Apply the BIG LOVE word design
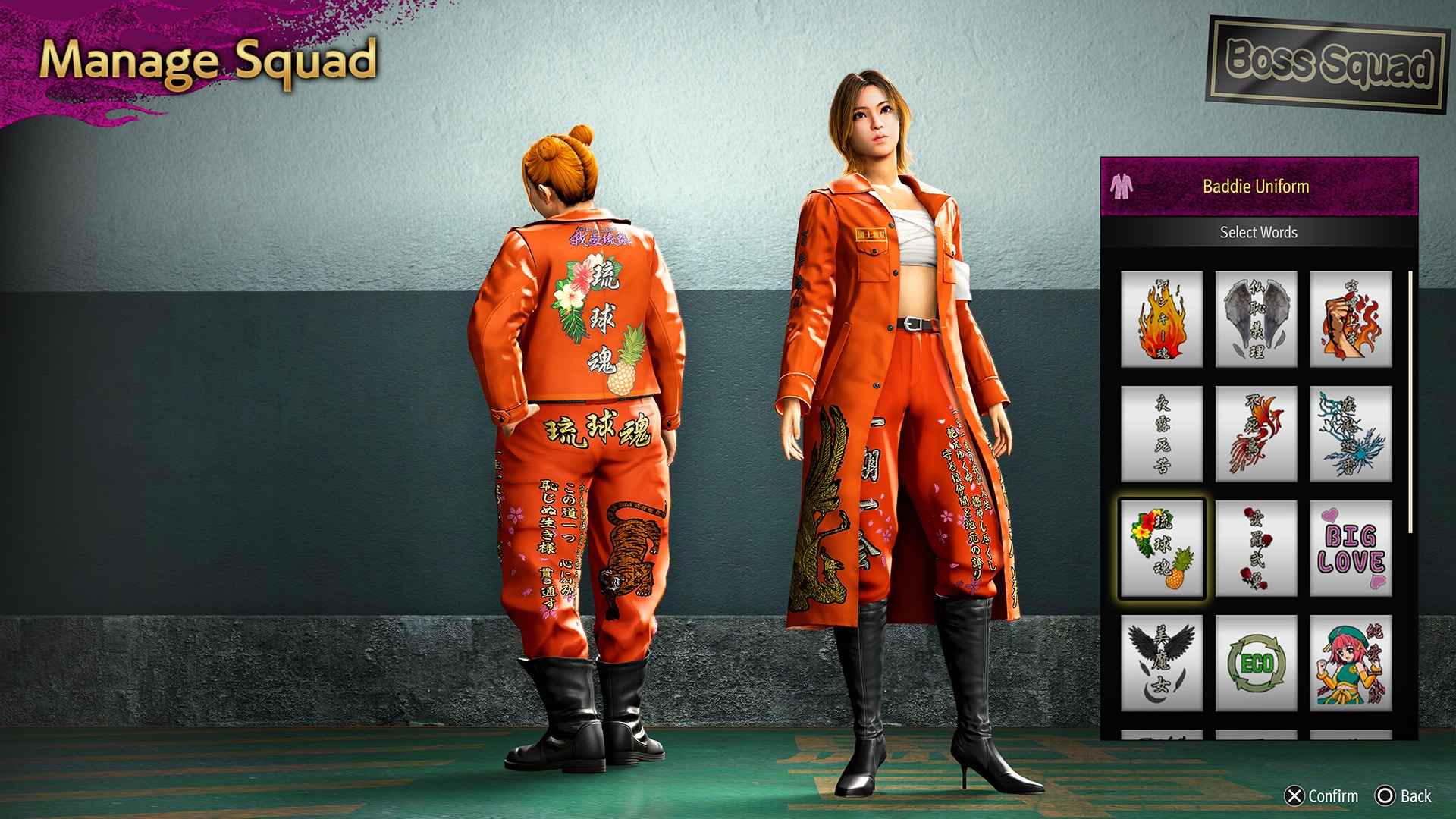Image resolution: width=1456 pixels, height=819 pixels. [1351, 548]
